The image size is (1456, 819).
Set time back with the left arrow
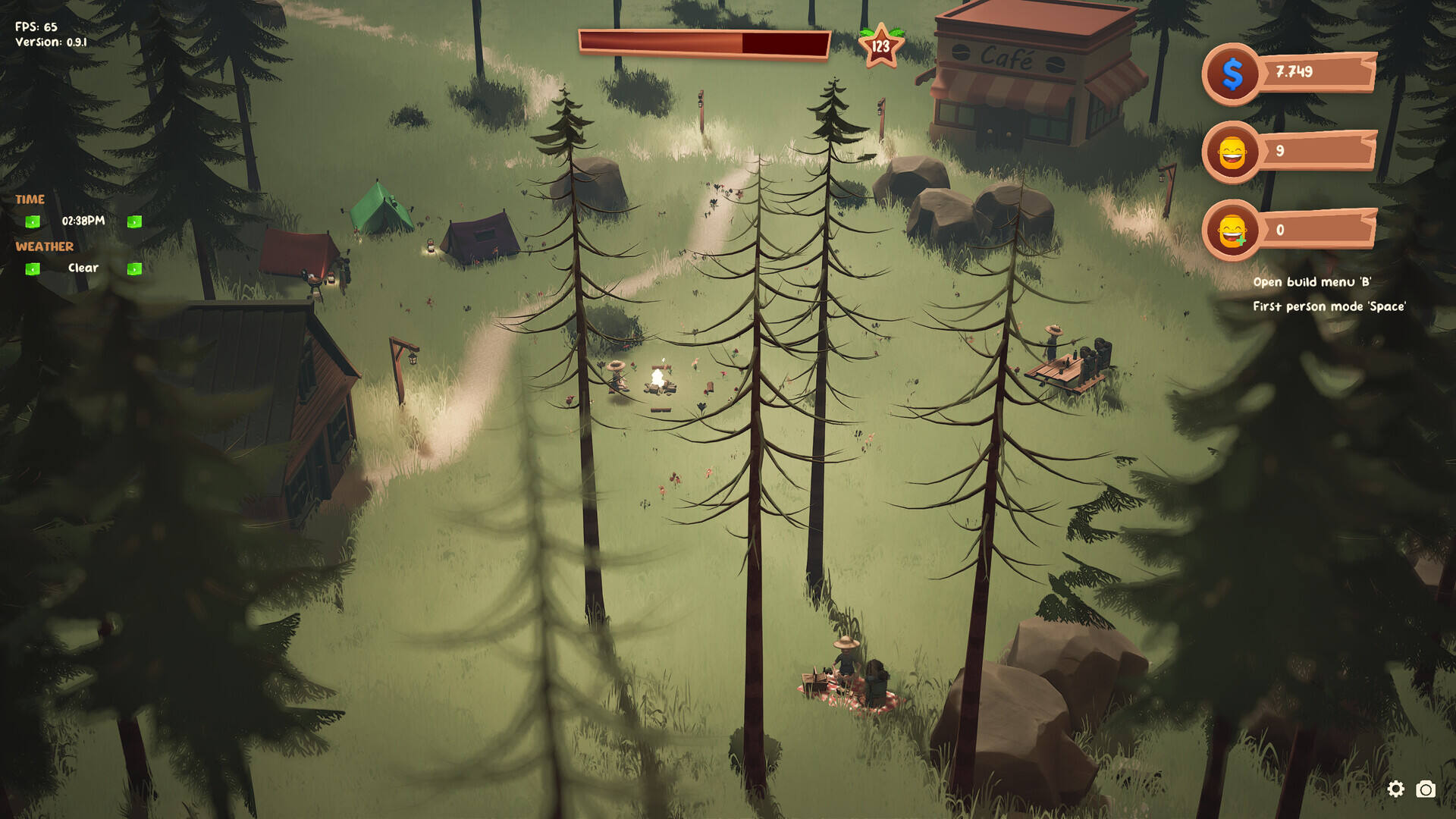33,221
